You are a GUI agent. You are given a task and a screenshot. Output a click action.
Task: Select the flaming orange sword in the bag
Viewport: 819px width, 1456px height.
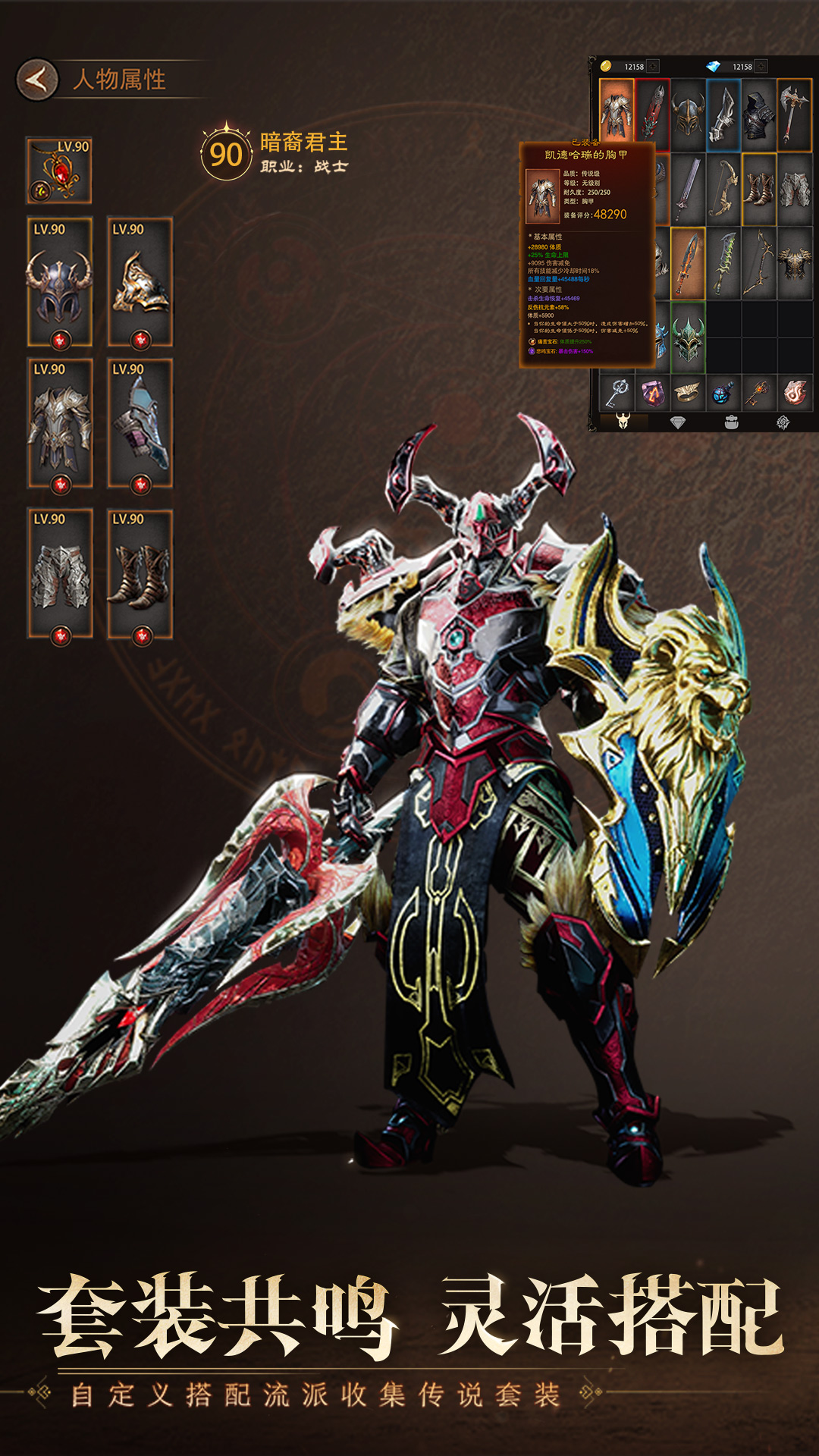click(x=688, y=263)
